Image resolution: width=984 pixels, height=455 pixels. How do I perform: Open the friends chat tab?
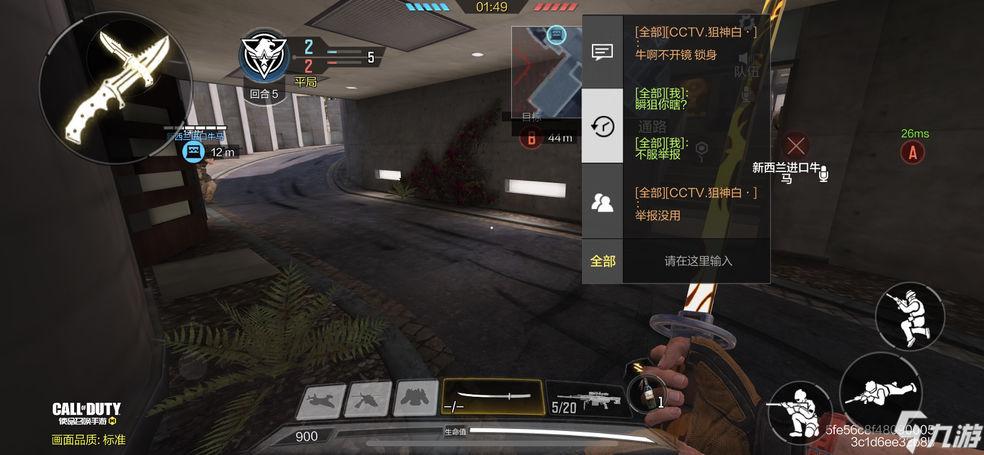point(602,203)
